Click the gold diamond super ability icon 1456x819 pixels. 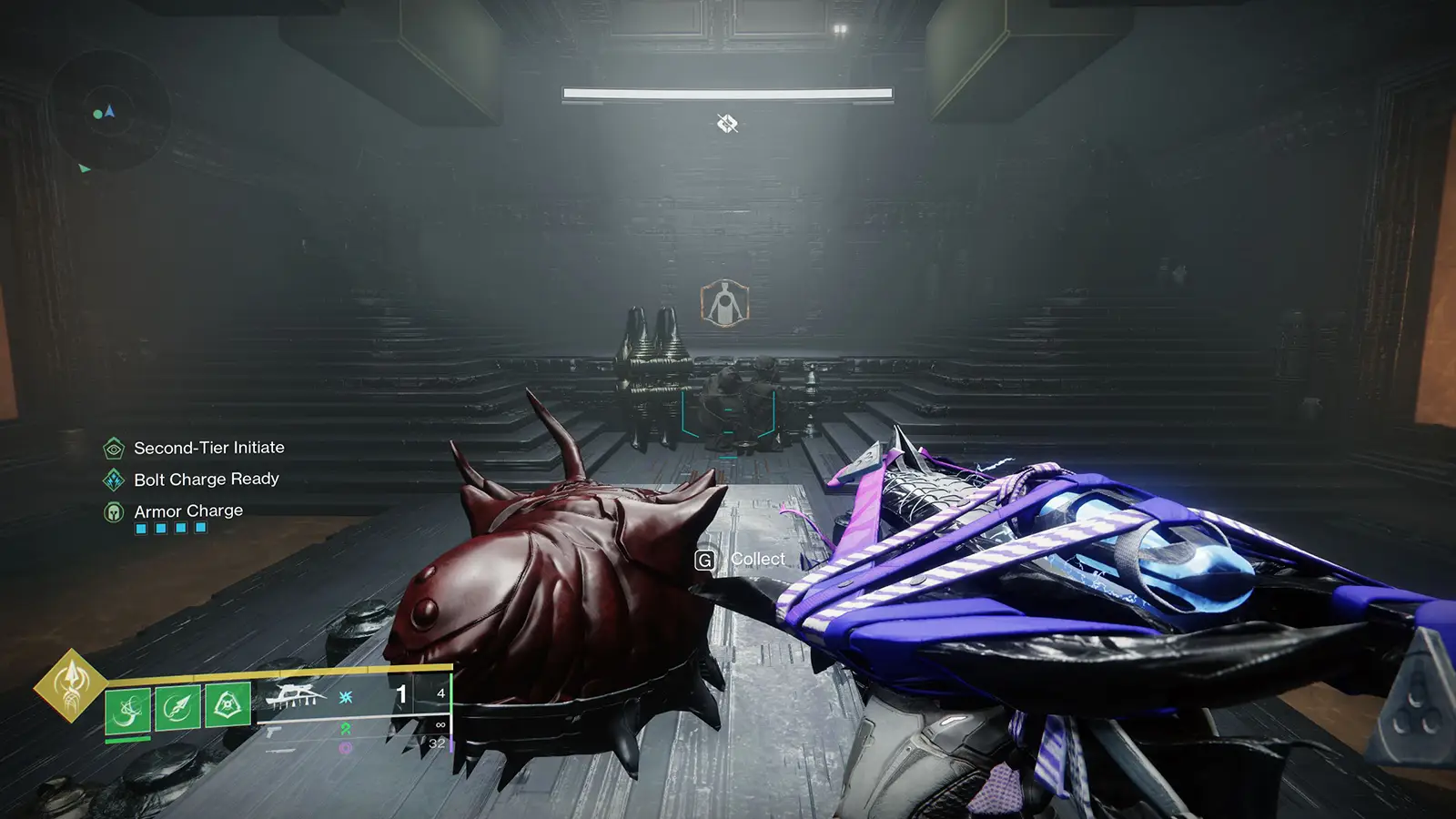click(x=70, y=685)
